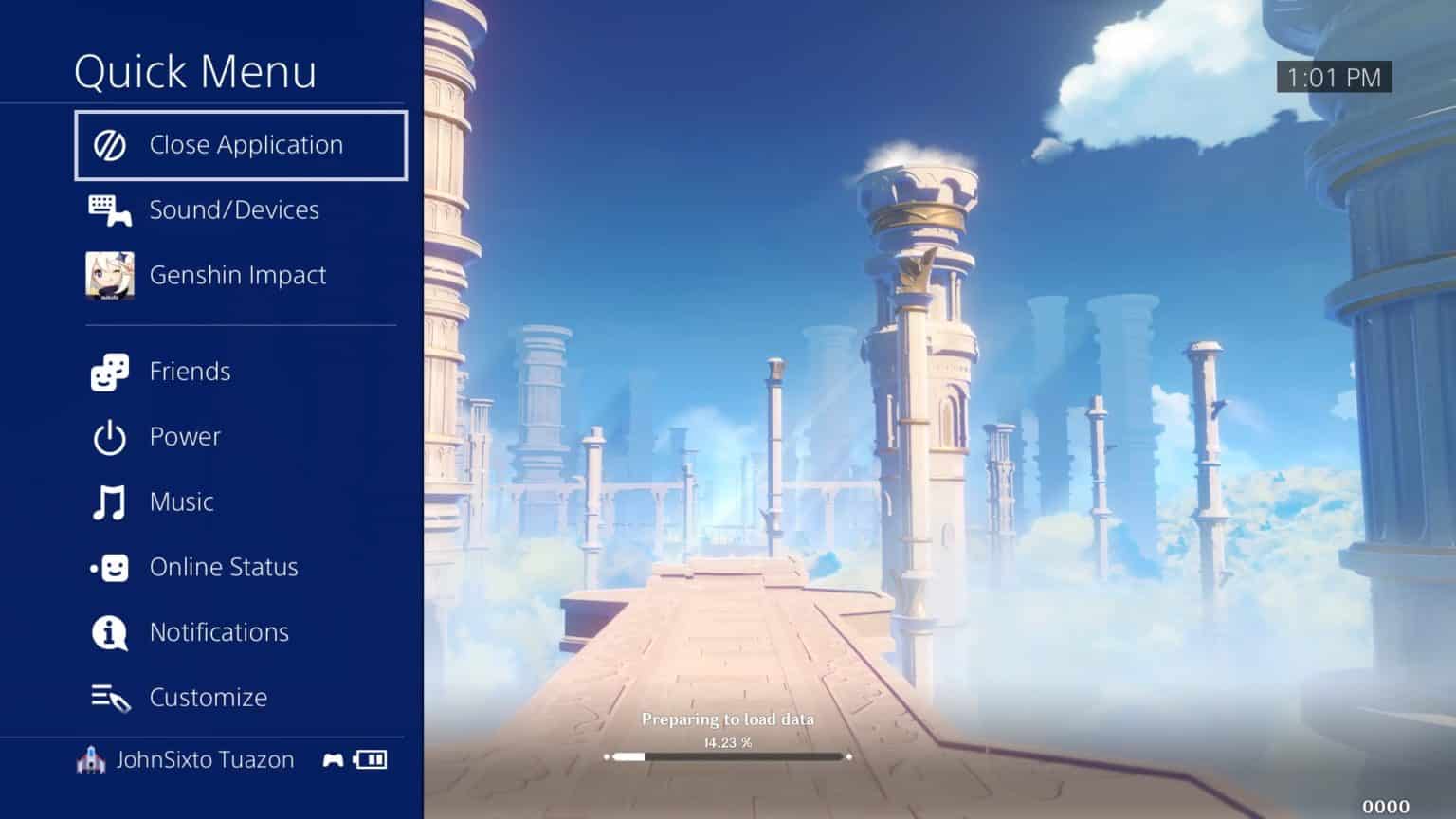The width and height of the screenshot is (1456, 819).
Task: Select the Music entry
Action: [x=181, y=501]
